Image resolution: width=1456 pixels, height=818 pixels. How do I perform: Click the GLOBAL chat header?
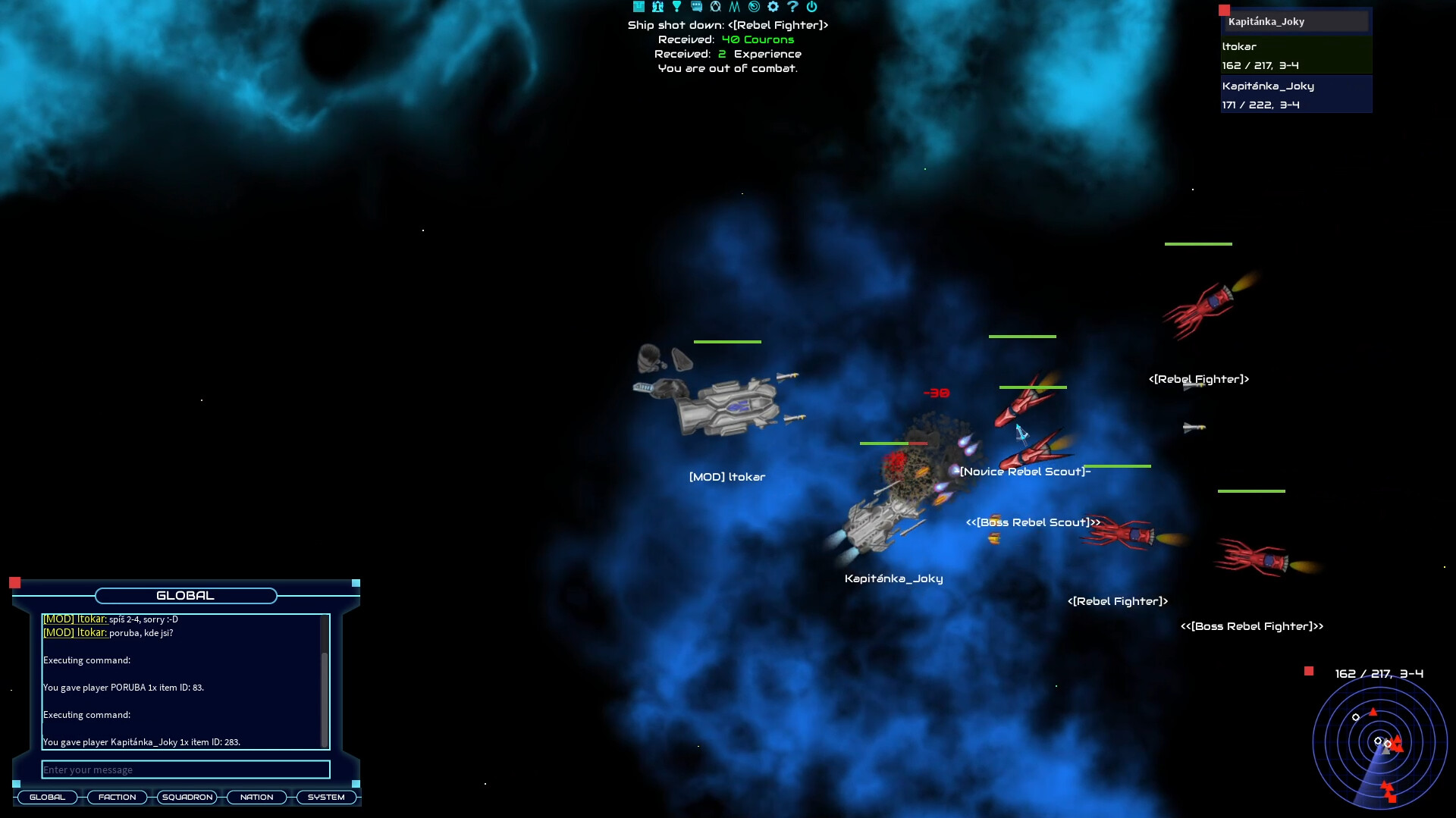click(184, 596)
